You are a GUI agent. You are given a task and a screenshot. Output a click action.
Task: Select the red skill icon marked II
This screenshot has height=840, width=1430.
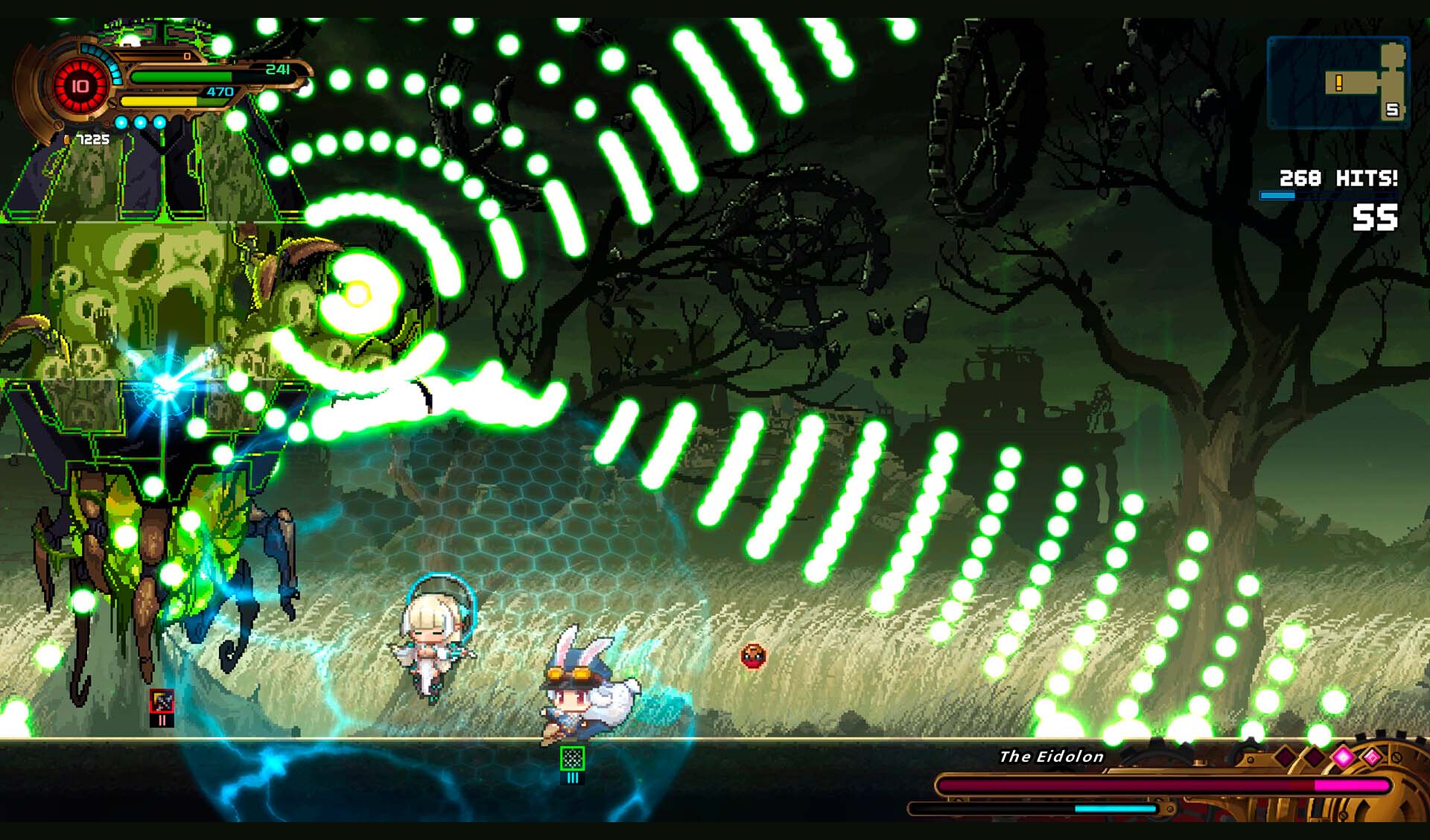pos(162,701)
